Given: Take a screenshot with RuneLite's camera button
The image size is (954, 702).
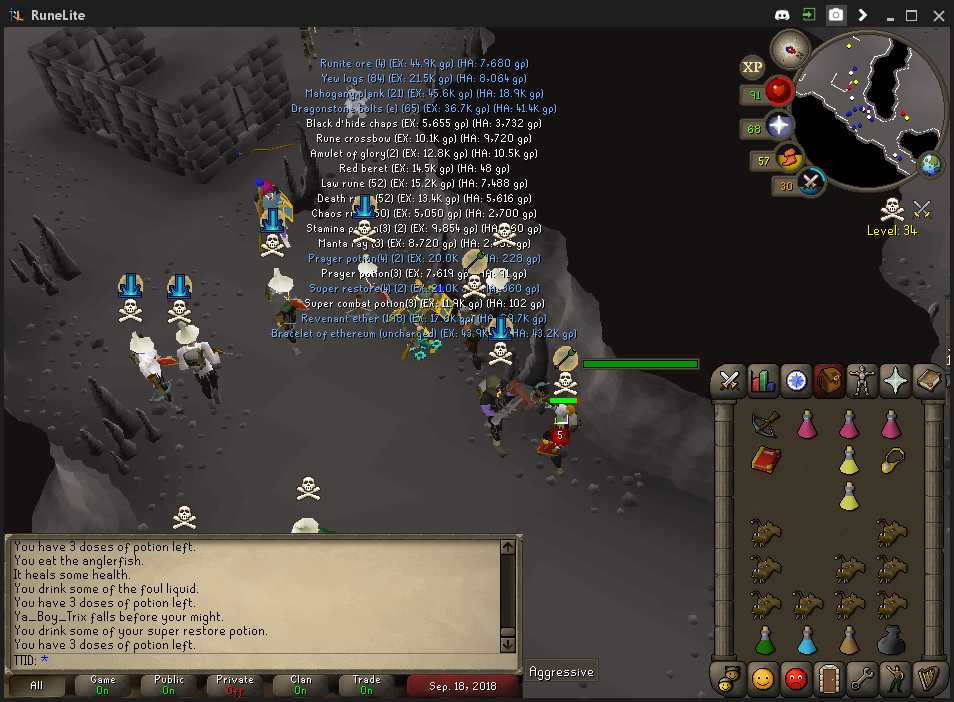Looking at the screenshot, I should 835,15.
